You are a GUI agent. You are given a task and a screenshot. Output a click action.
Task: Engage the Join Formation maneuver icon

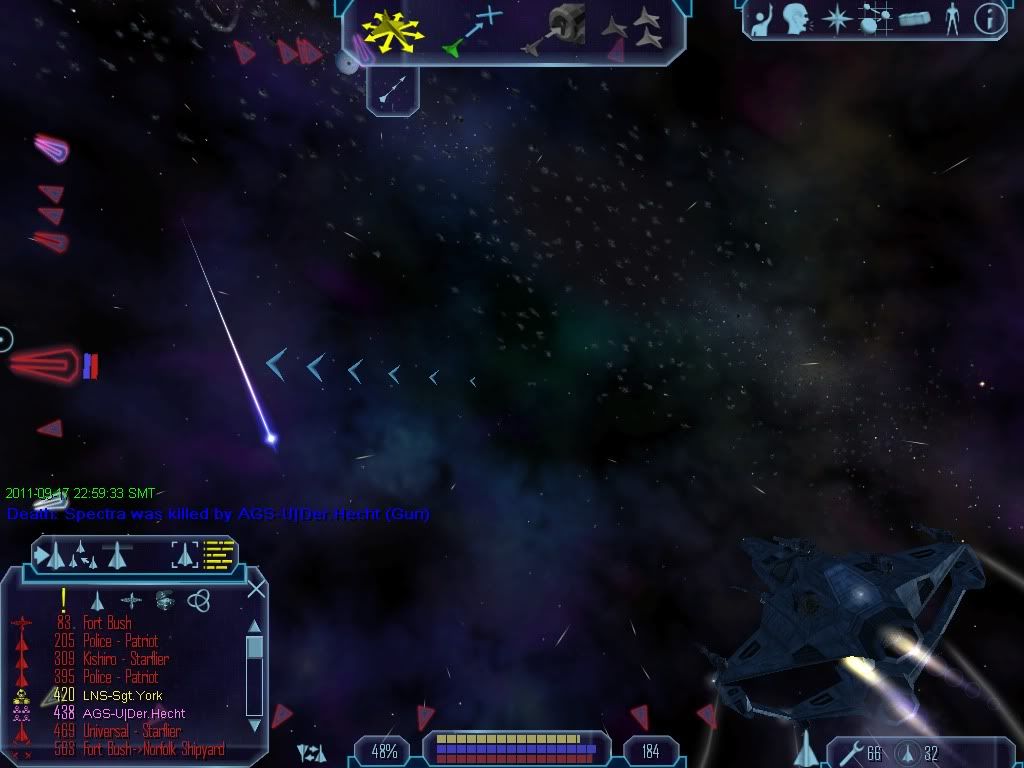(634, 28)
